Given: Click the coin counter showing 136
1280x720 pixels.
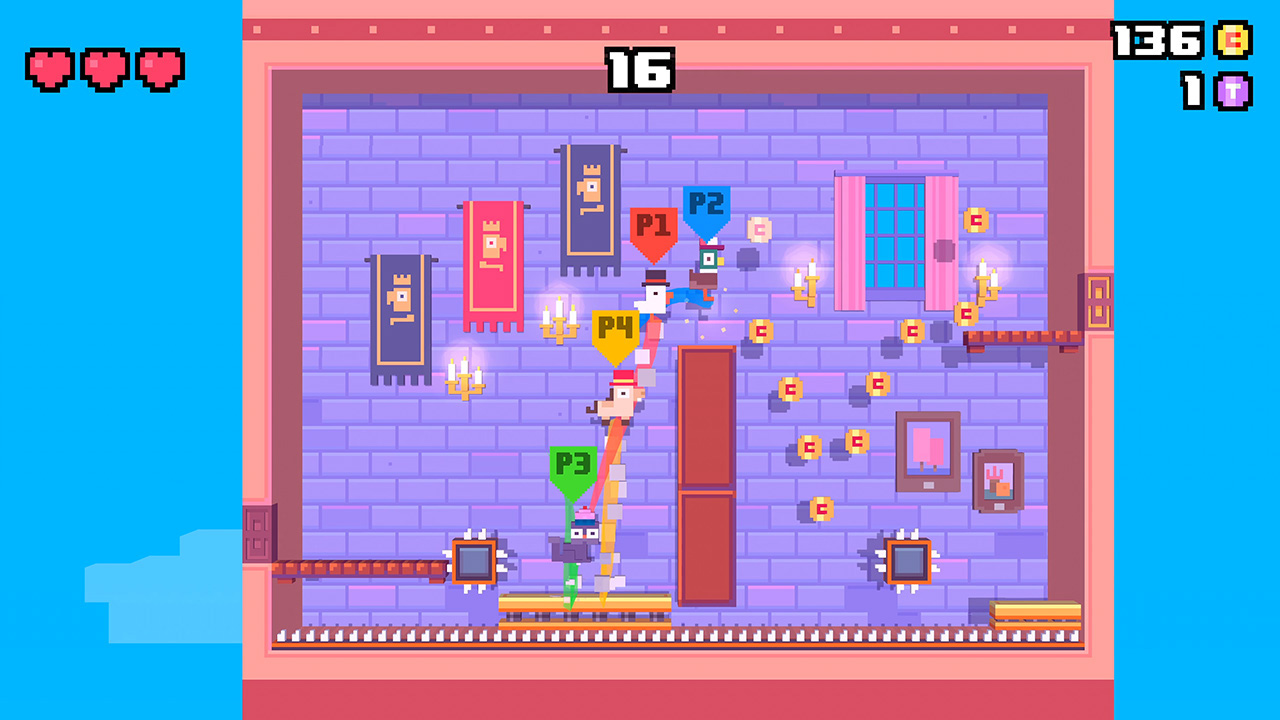Looking at the screenshot, I should coord(1160,42).
